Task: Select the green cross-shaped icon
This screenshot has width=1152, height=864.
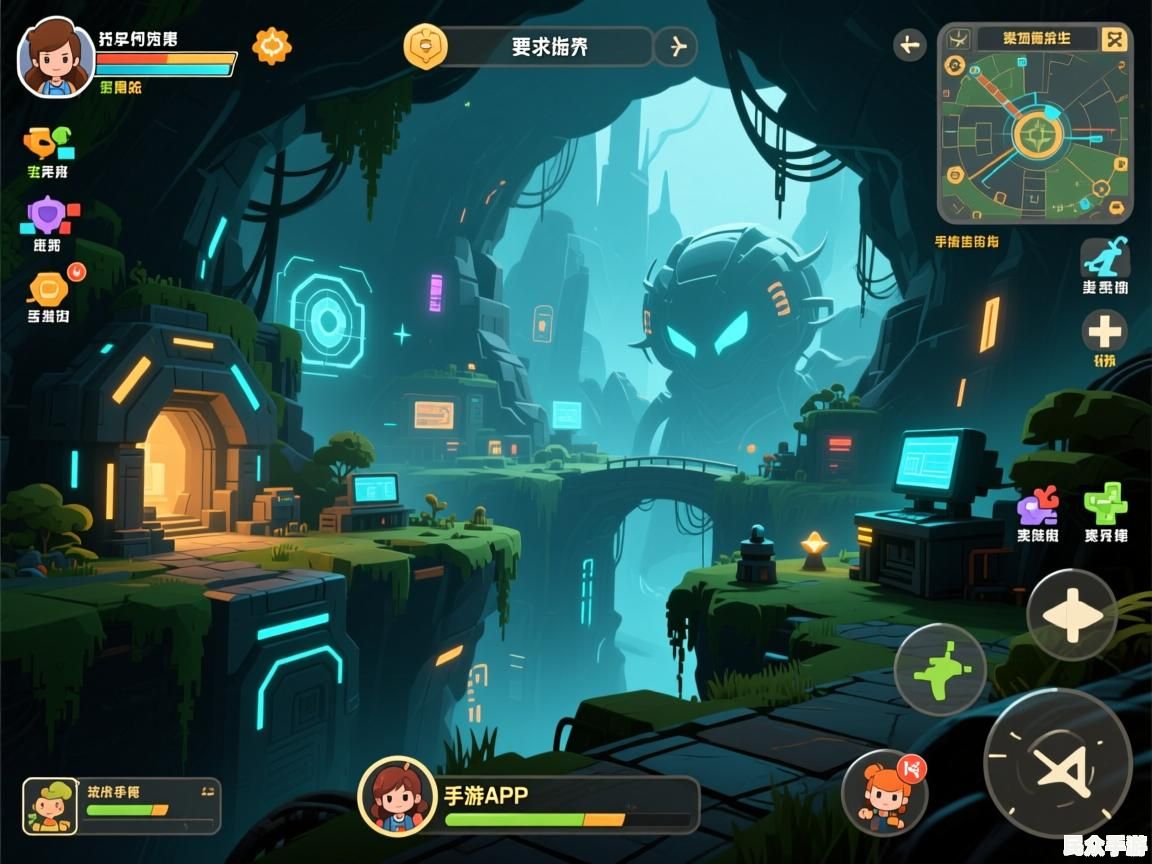Action: point(1105,503)
